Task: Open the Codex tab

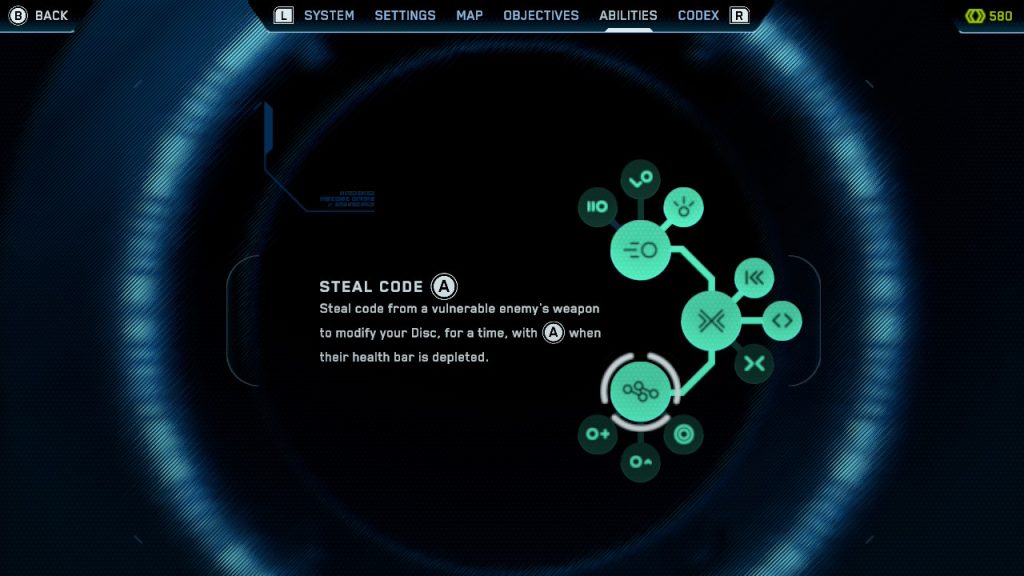Action: coord(698,15)
